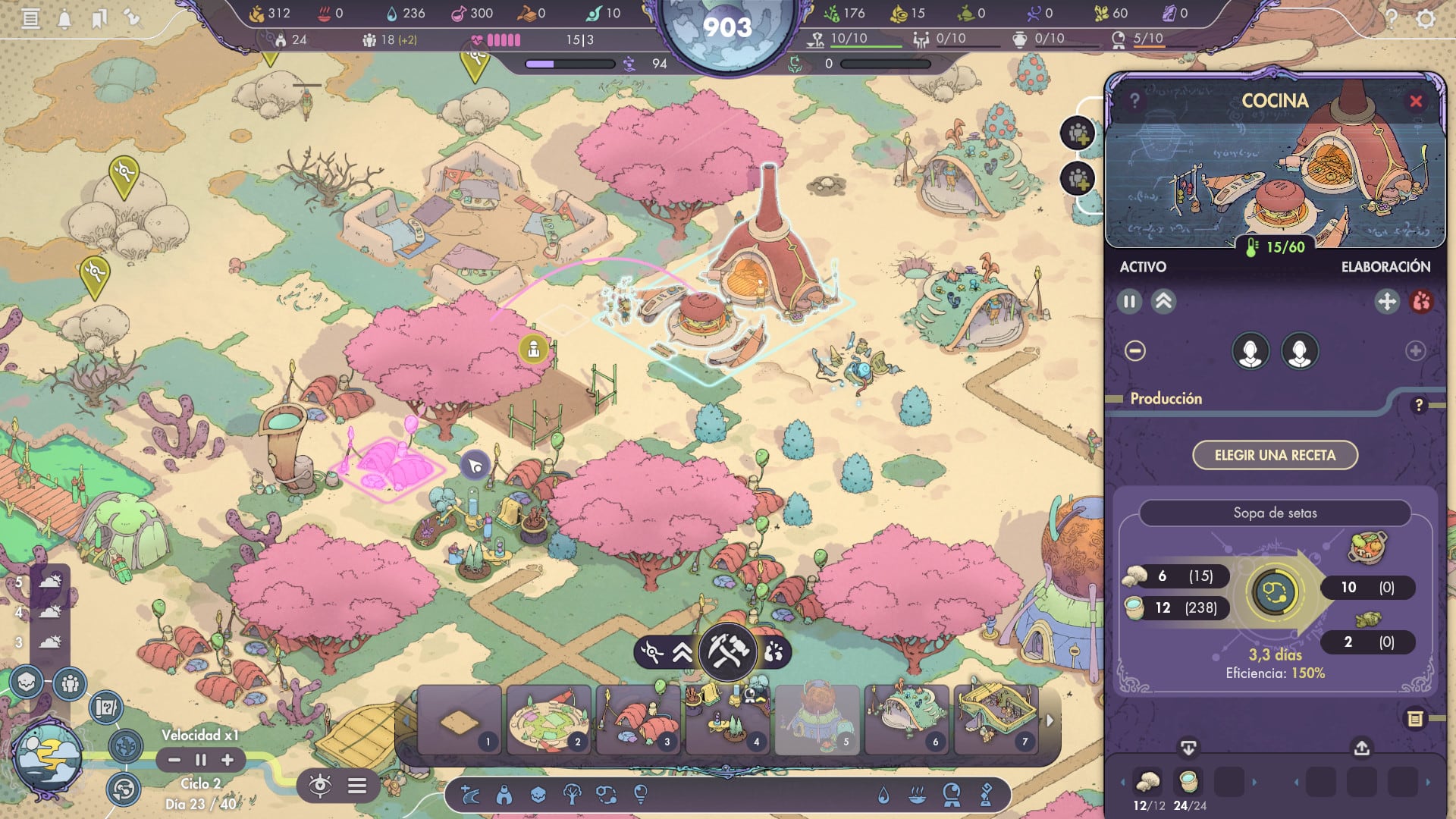Pause the kitchen's activity
This screenshot has height=819, width=1456.
1129,302
